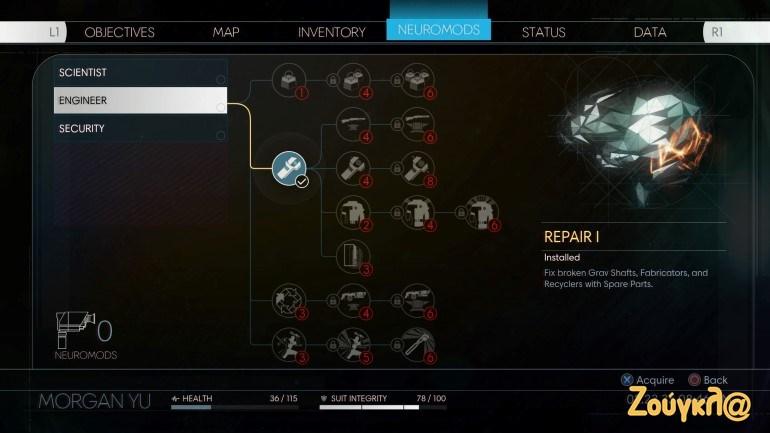Pick the crate skill costing 6 neuromods
This screenshot has width=770, height=433.
[414, 79]
